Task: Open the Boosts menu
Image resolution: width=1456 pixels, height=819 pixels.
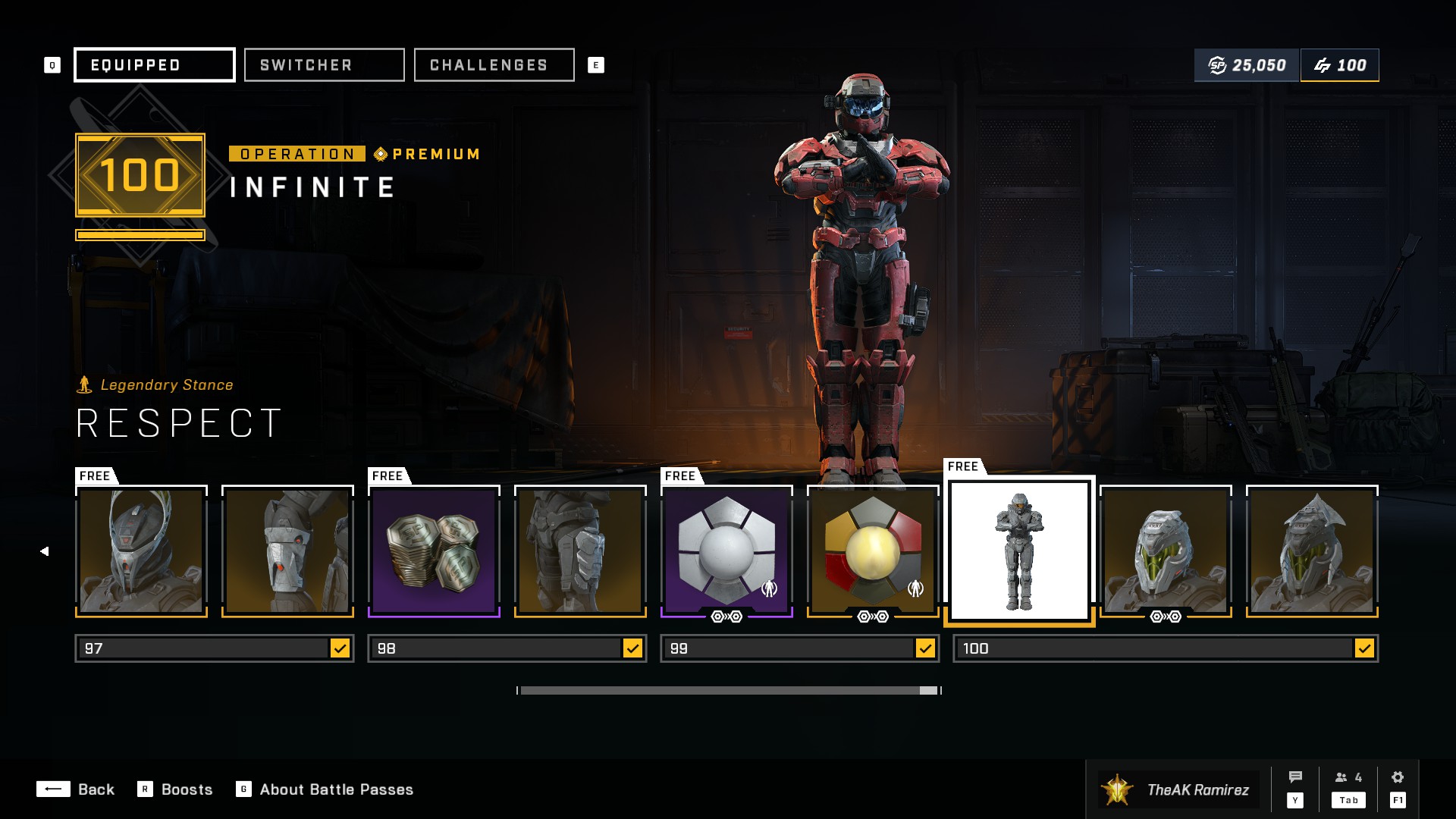Action: [x=175, y=789]
